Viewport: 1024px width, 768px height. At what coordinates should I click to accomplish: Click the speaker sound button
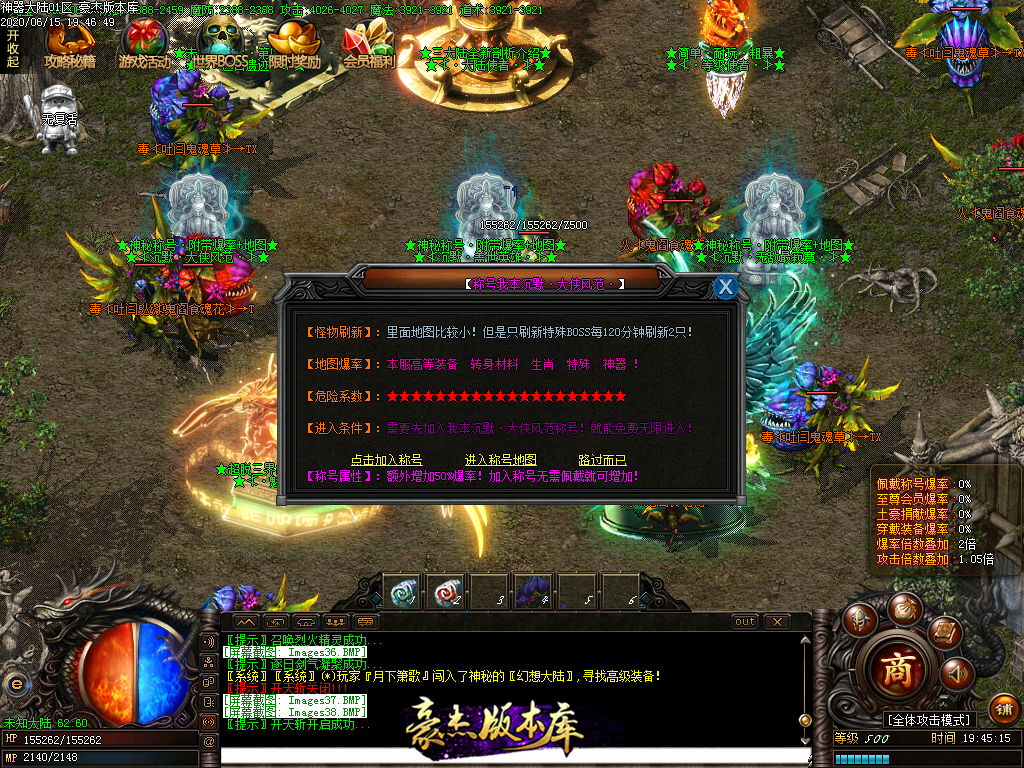pos(957,673)
